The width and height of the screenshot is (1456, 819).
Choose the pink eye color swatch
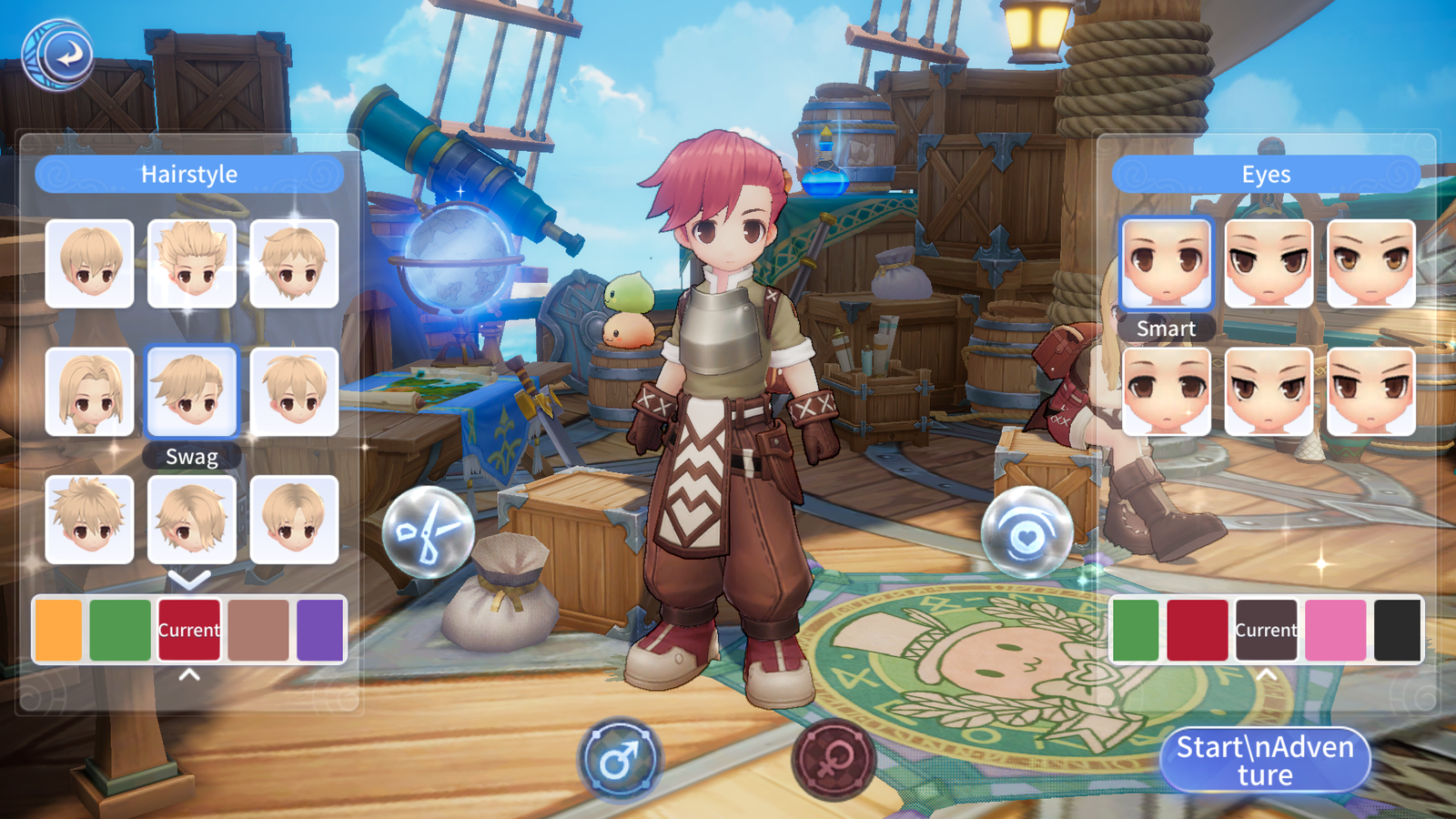pos(1335,630)
